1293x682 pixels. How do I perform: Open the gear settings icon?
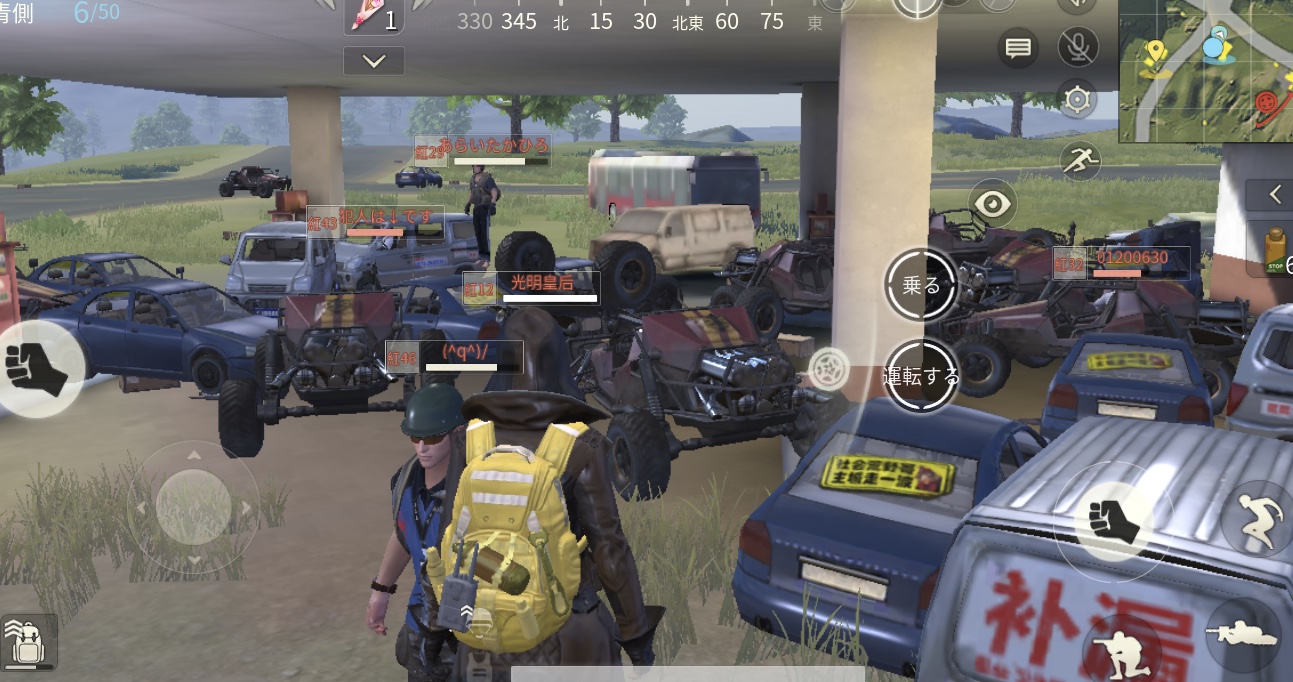click(x=1077, y=98)
